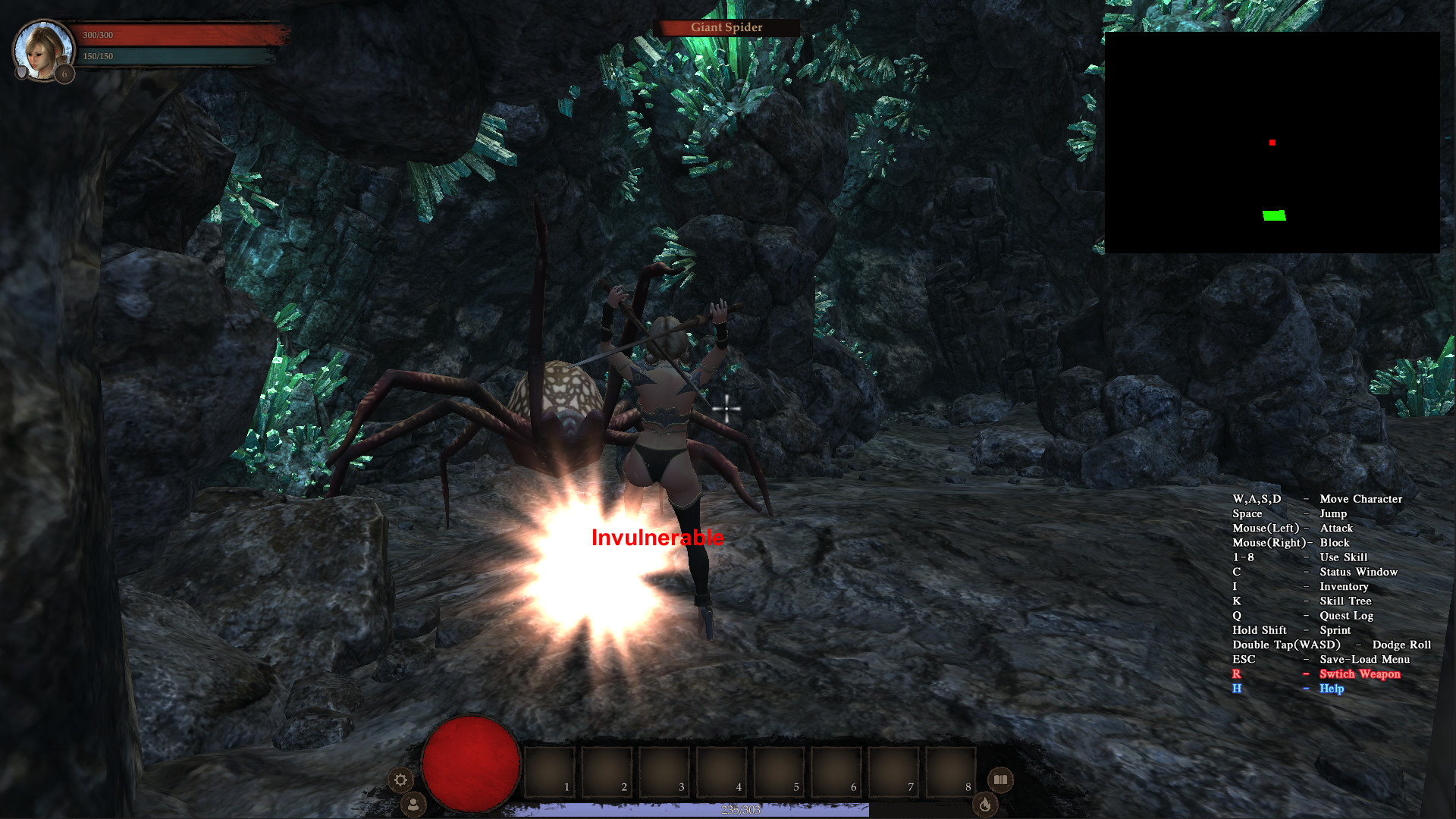Click the level 6 badge
Image resolution: width=1456 pixels, height=819 pixels.
(65, 74)
